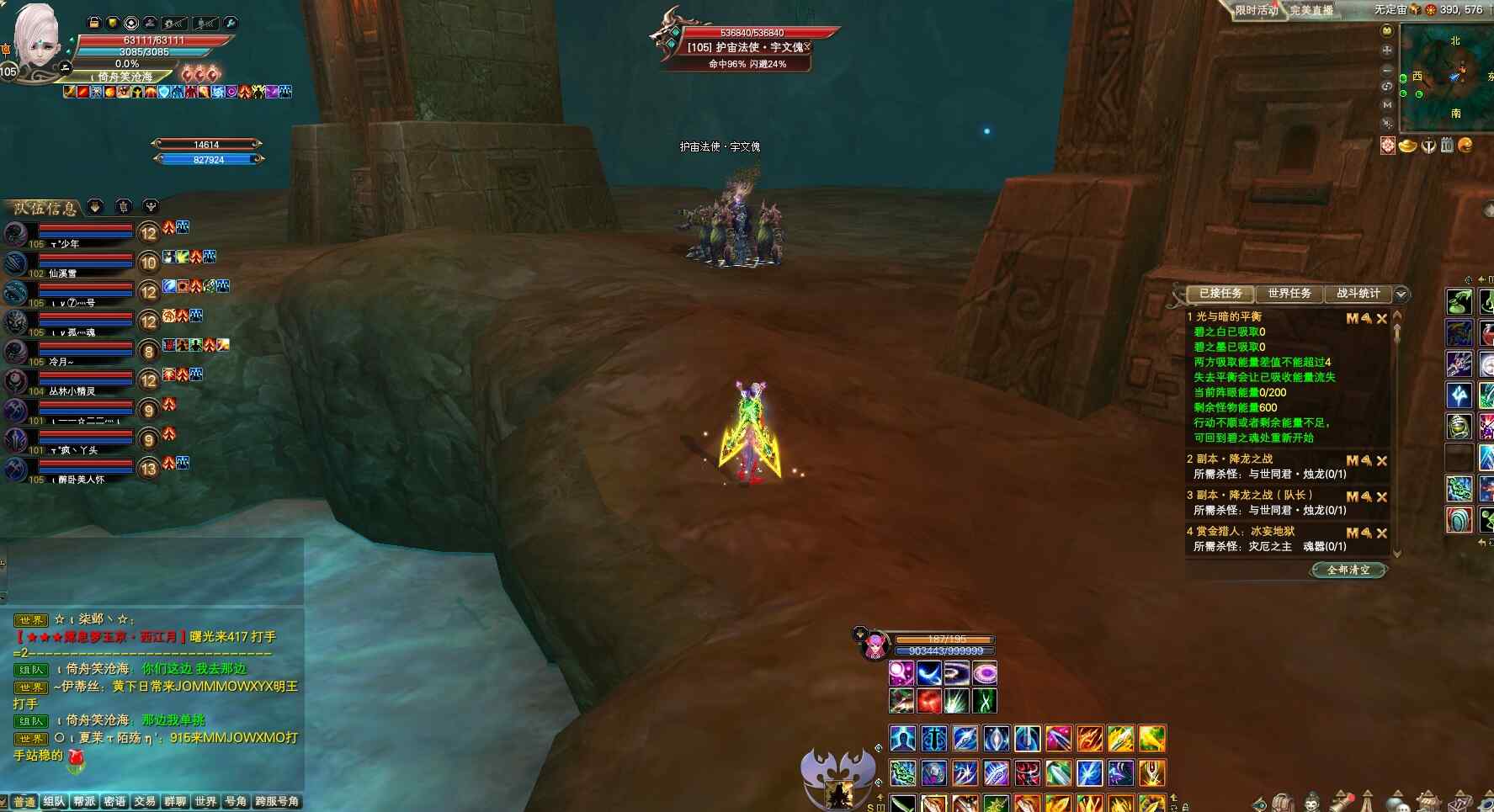Click the 全部清空 clear-all button
Image resolution: width=1494 pixels, height=812 pixels.
point(1348,571)
